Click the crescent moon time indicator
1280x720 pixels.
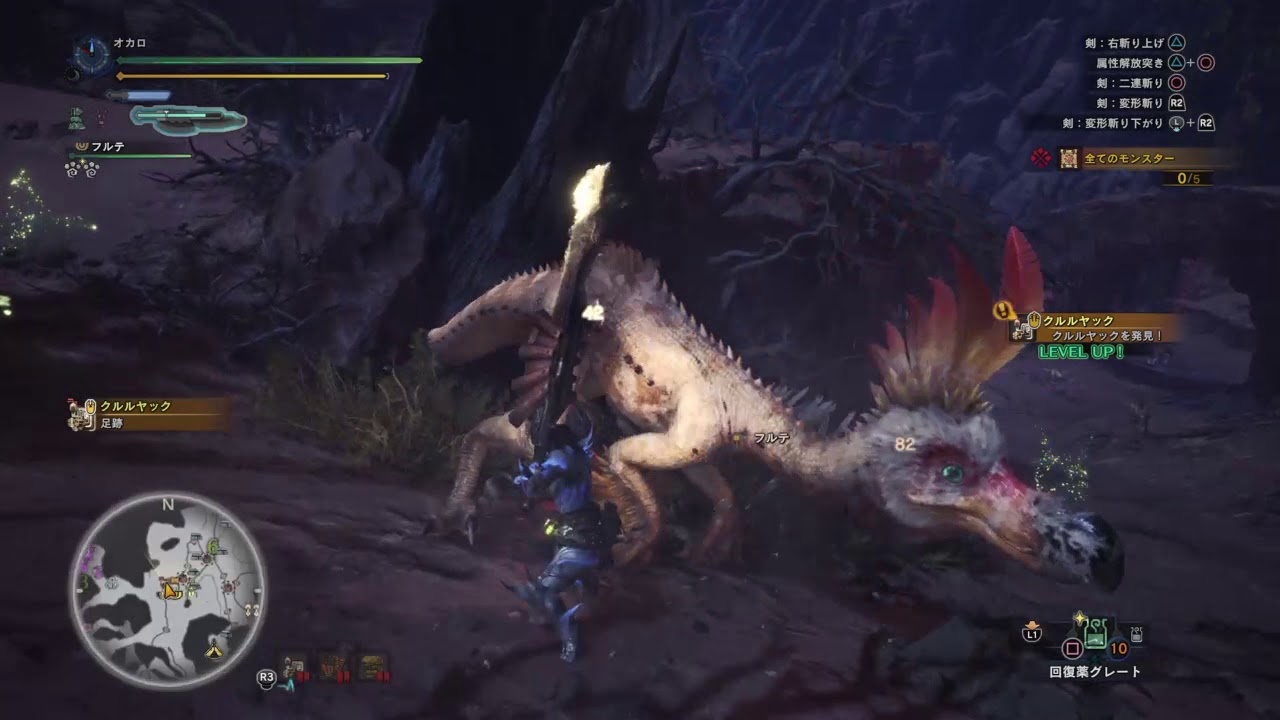pyautogui.click(x=73, y=74)
